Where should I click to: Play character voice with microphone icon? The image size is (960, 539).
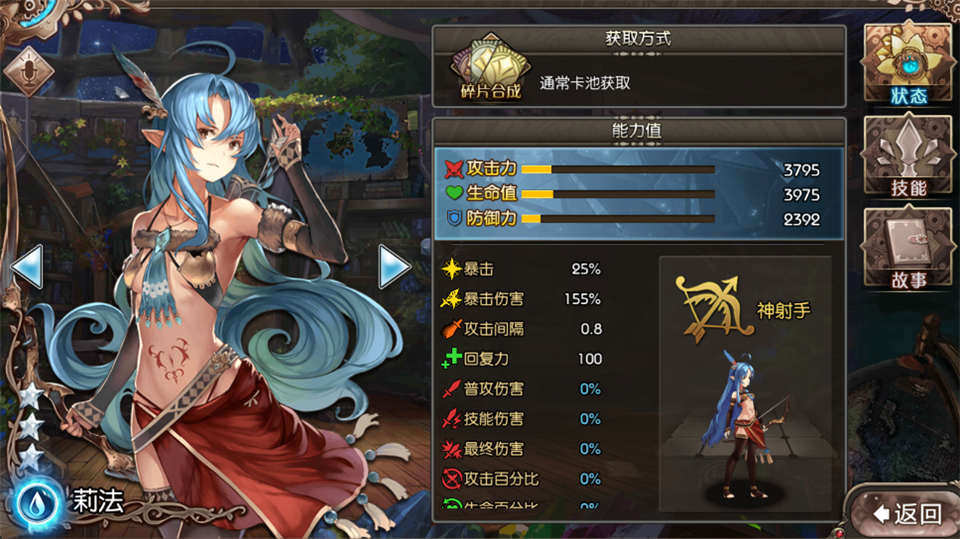coord(28,69)
